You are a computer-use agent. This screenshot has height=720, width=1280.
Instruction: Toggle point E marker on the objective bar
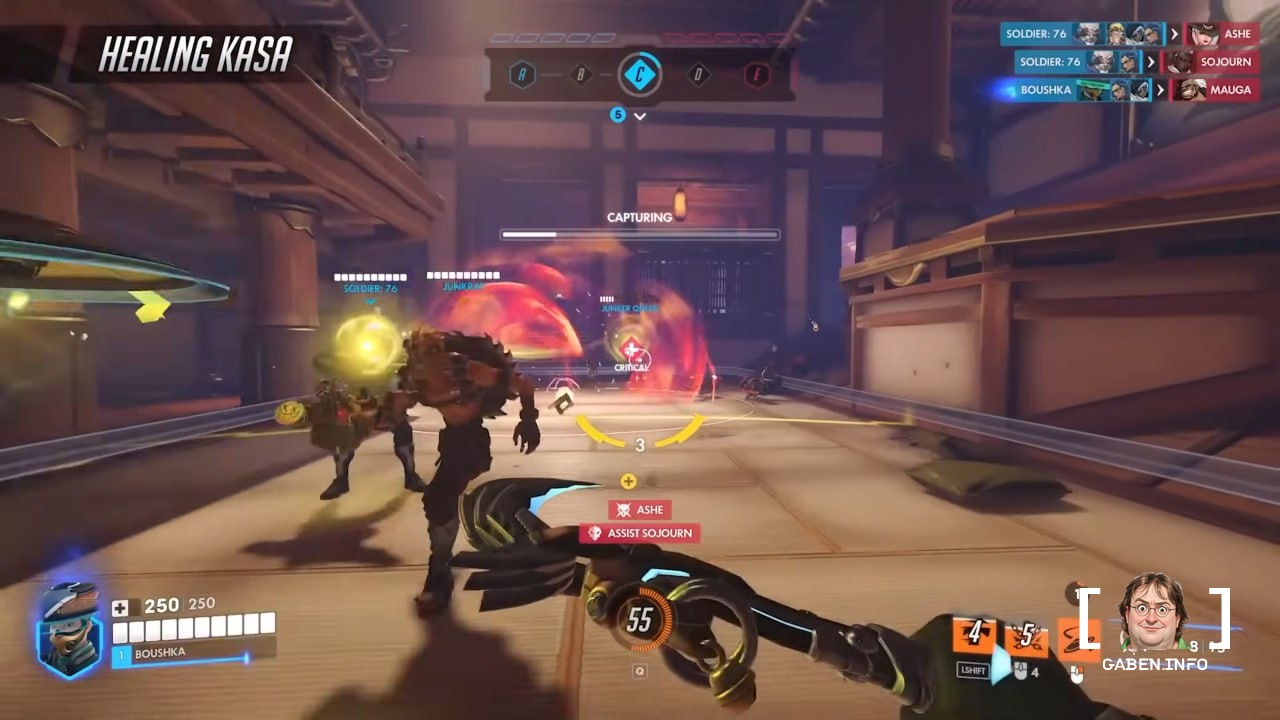757,73
